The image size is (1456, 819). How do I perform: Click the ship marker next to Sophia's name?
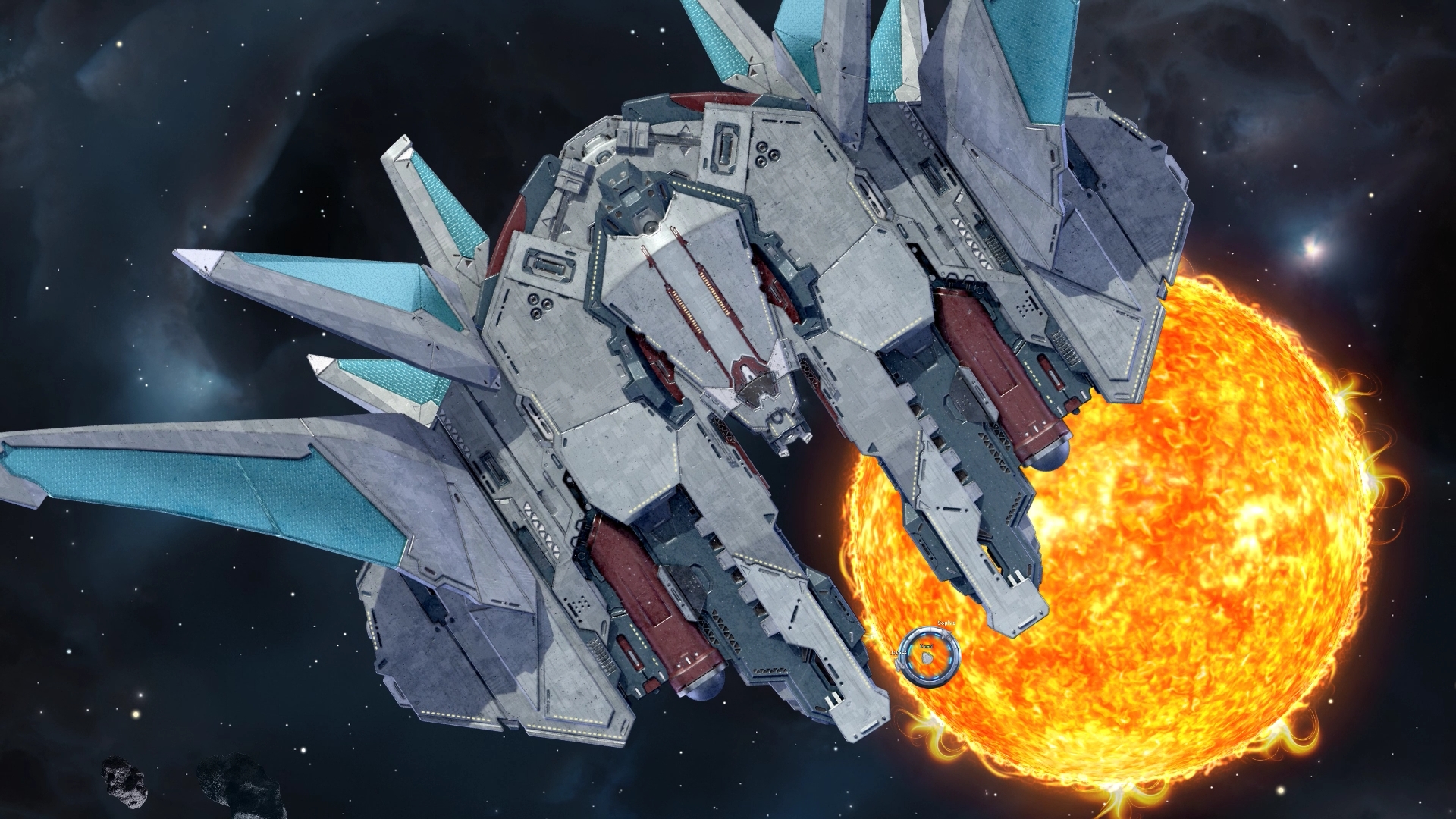click(x=948, y=635)
